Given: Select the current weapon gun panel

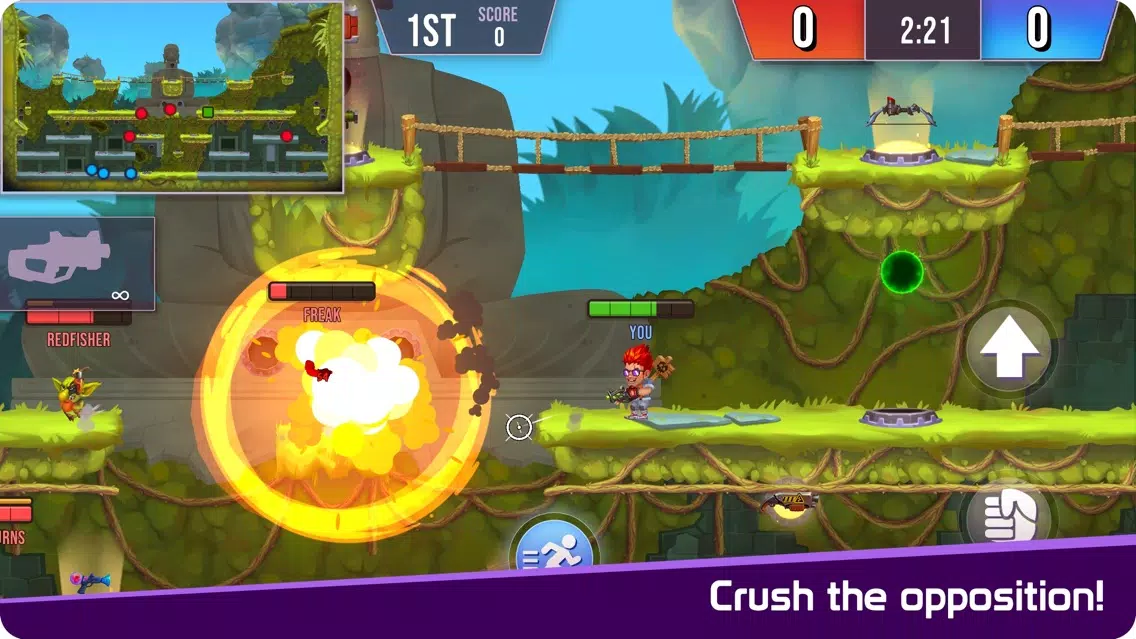Looking at the screenshot, I should tap(78, 263).
